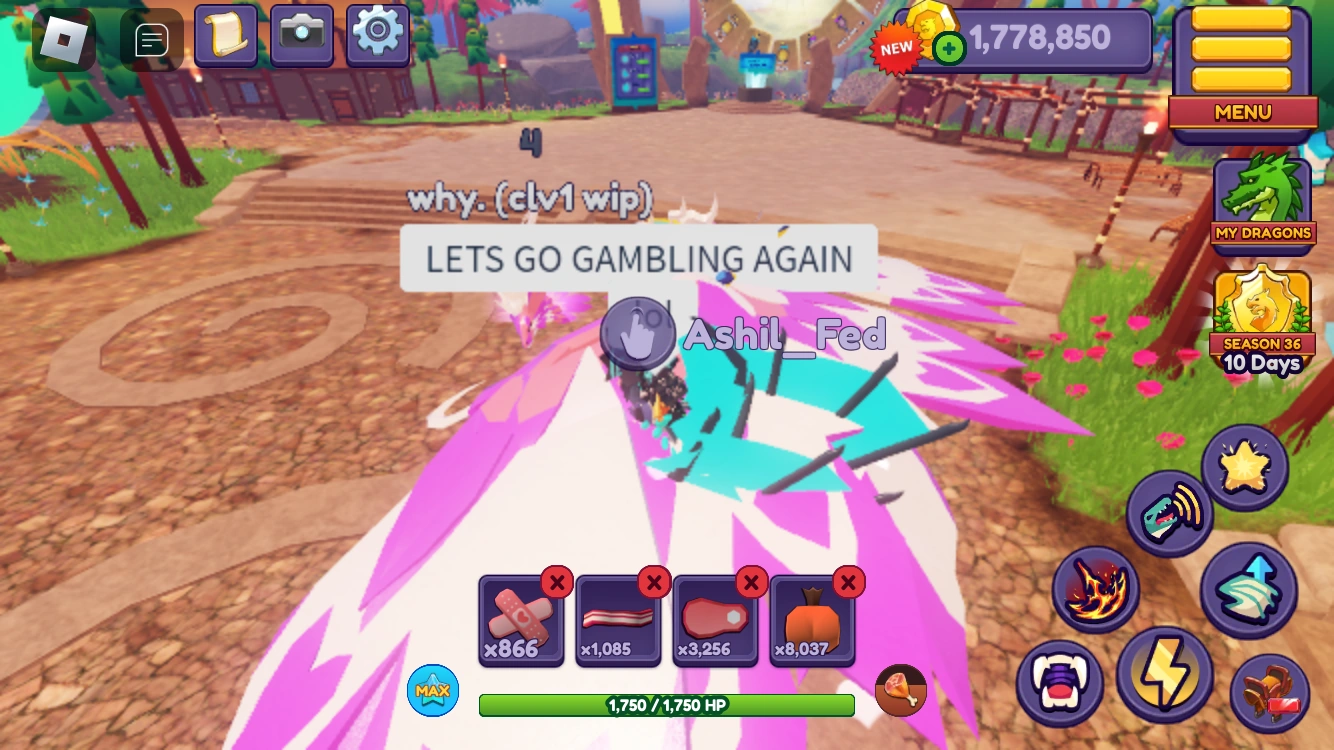Click the meat drumstick food icon
The image size is (1334, 750).
pyautogui.click(x=899, y=689)
